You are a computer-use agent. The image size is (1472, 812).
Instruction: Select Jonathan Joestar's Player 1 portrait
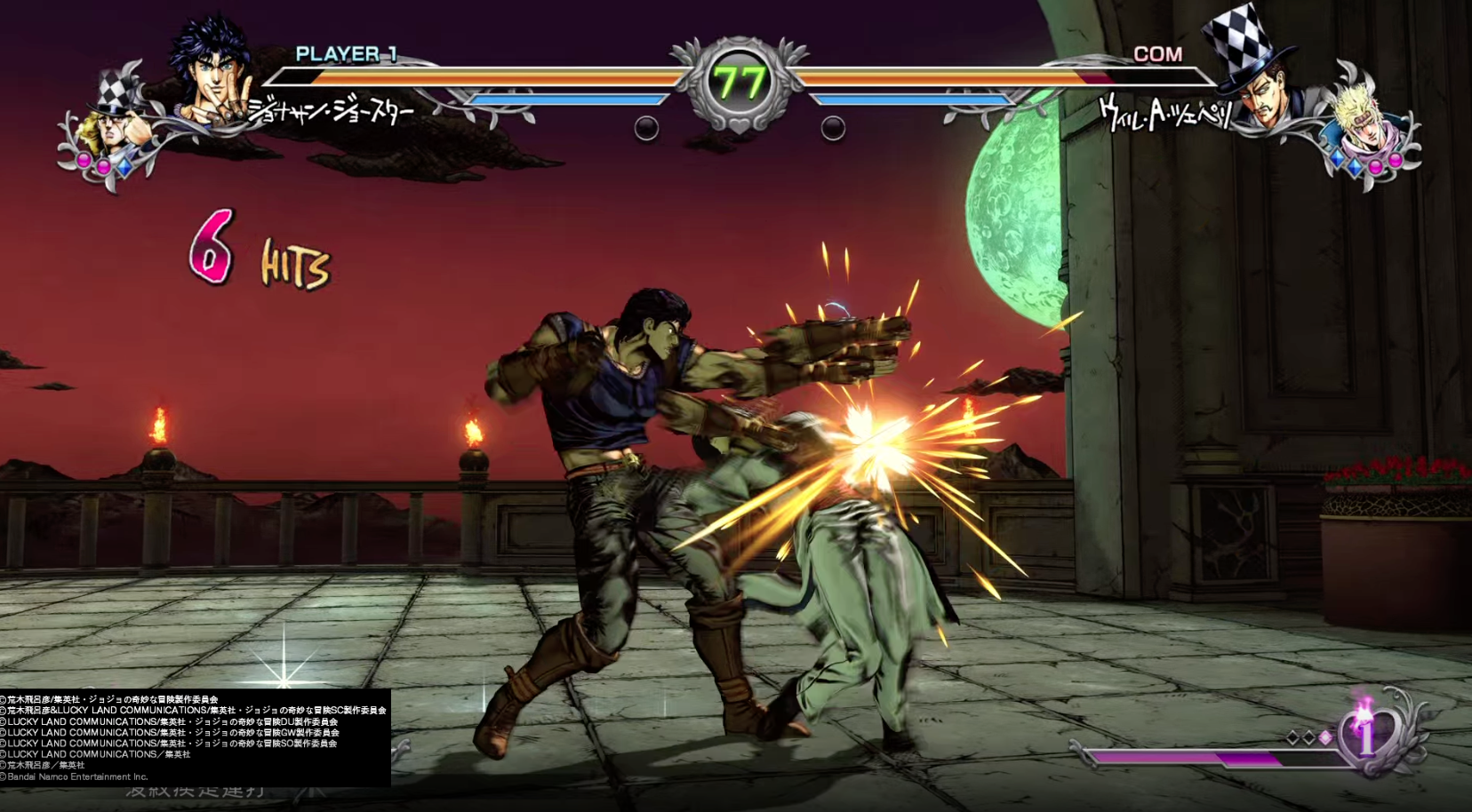coord(213,73)
